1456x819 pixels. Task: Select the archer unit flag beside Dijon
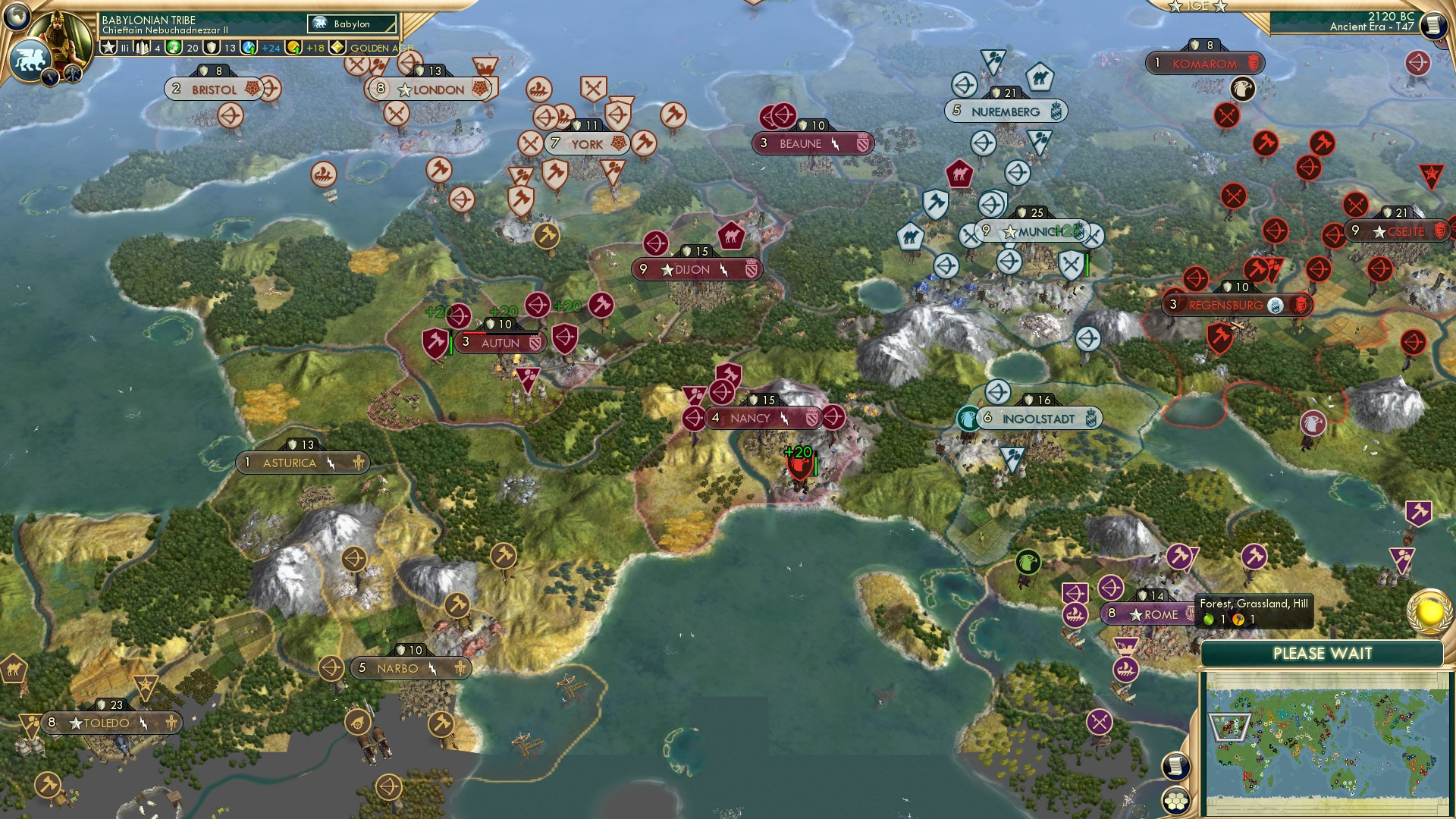coord(657,244)
